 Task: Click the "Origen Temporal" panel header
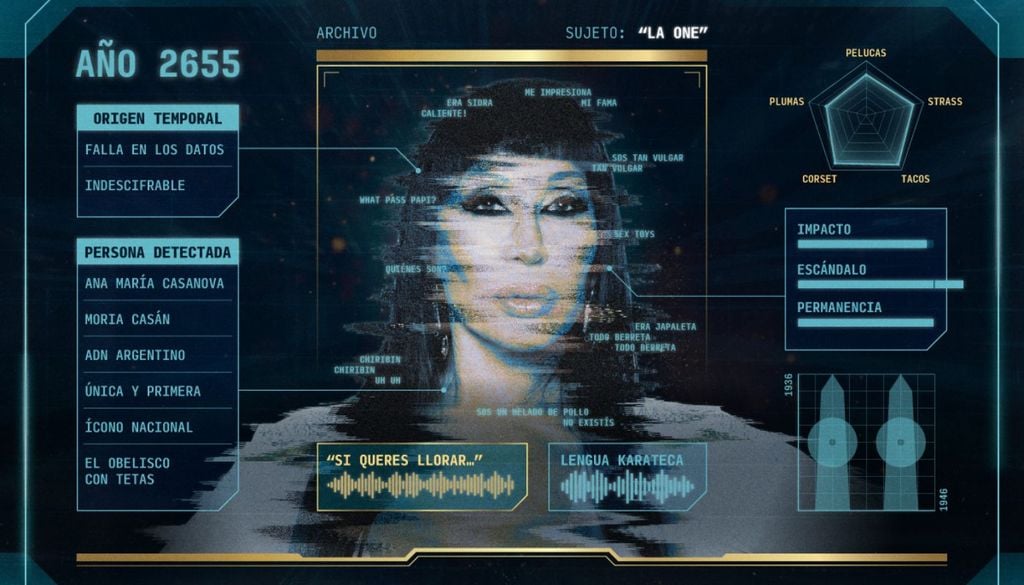158,118
